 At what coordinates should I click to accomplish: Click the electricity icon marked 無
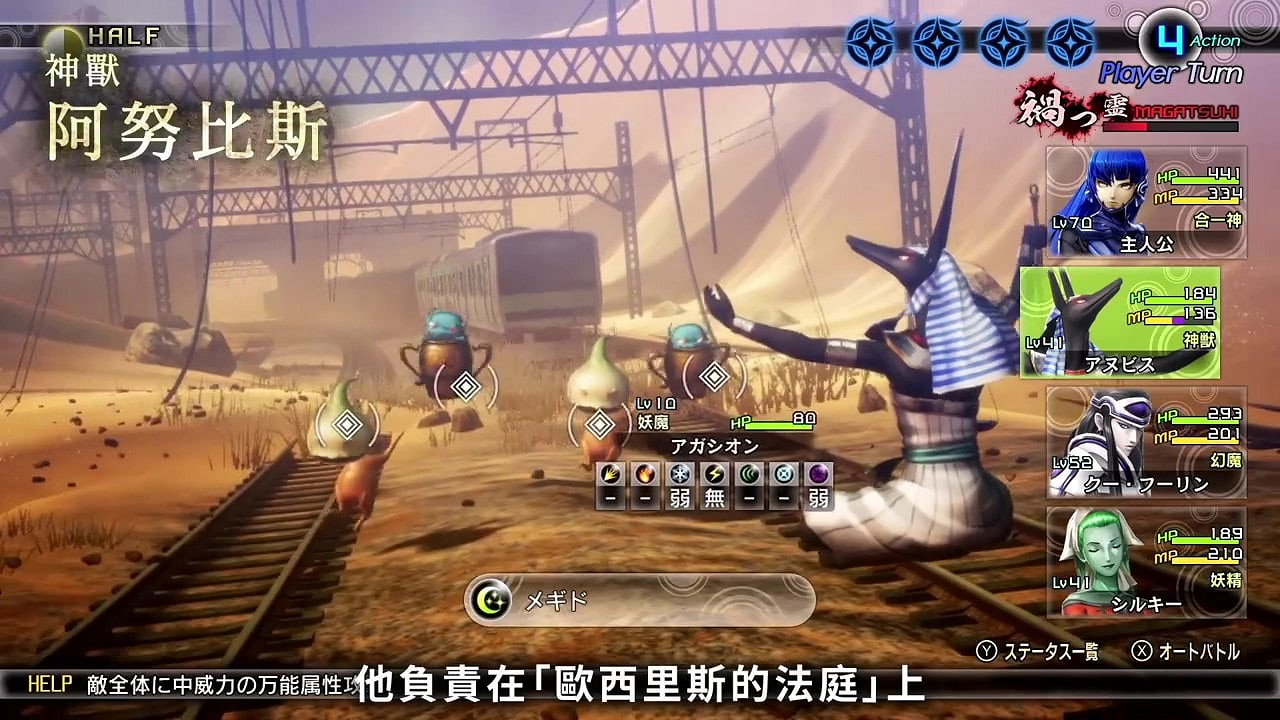click(712, 475)
